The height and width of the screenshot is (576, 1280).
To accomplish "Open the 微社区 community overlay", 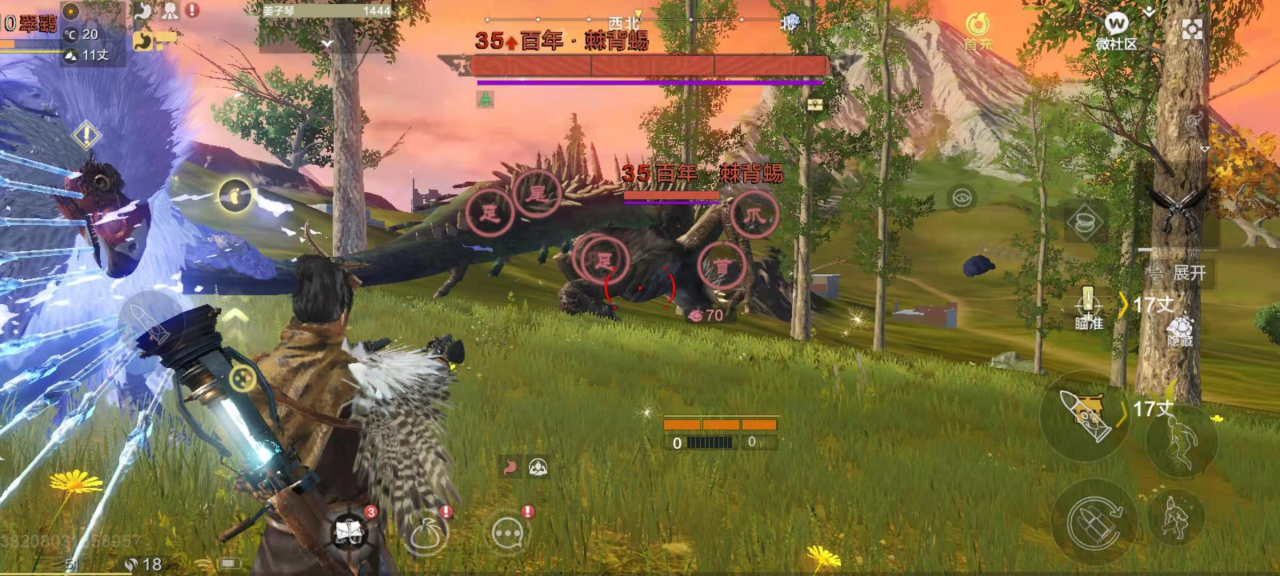I will click(x=1117, y=28).
